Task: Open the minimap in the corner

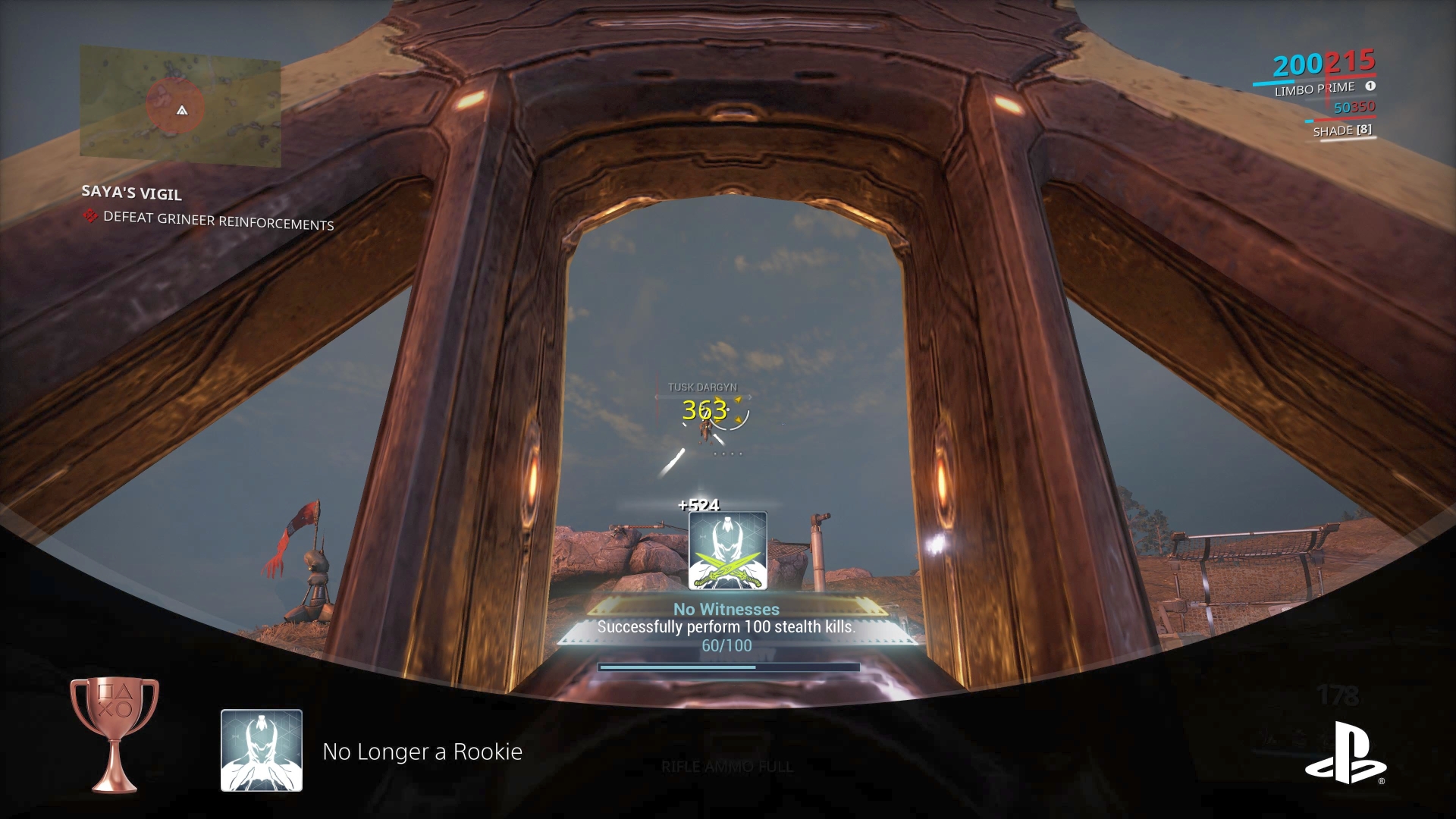Action: click(180, 106)
